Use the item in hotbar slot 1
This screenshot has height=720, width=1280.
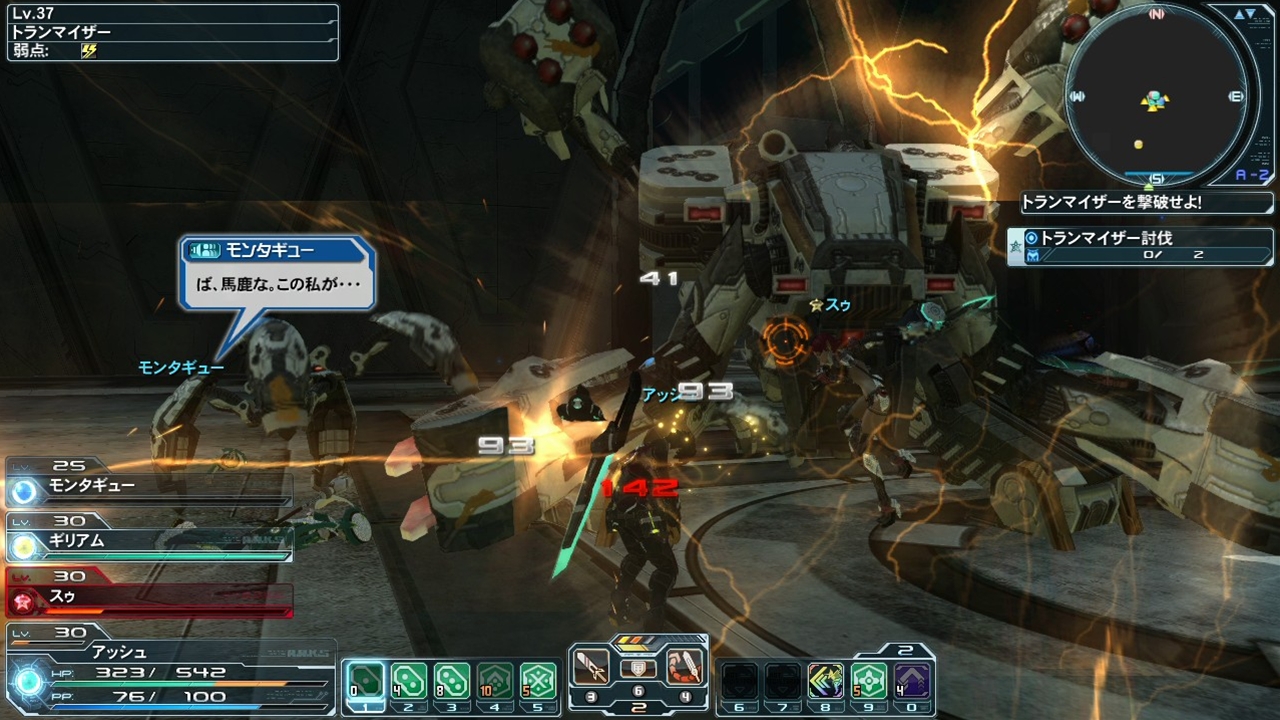tap(366, 681)
